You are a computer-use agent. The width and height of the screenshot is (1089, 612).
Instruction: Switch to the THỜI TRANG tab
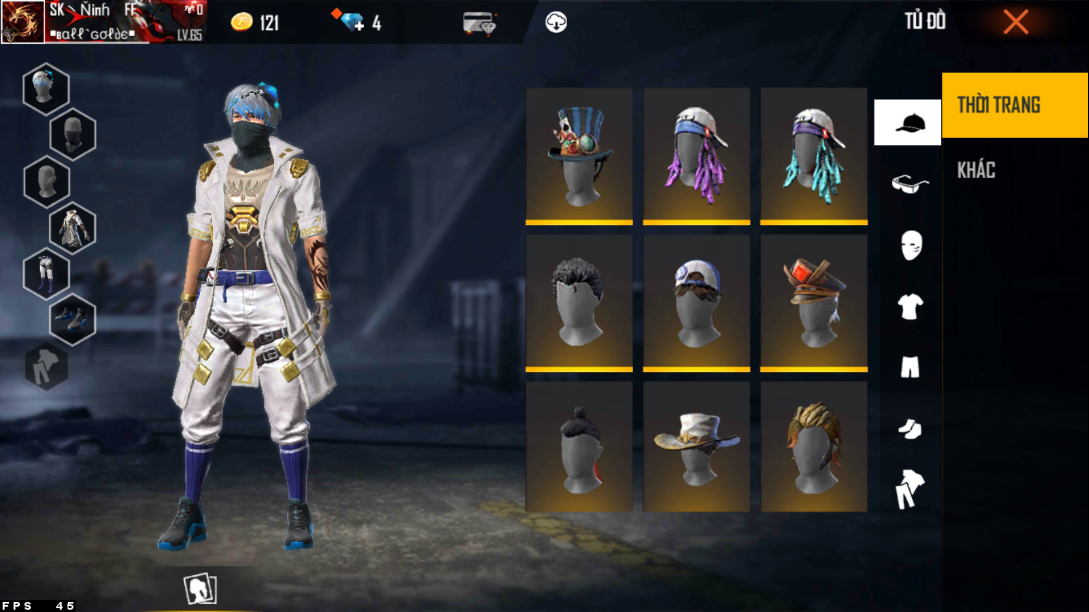click(x=1014, y=105)
